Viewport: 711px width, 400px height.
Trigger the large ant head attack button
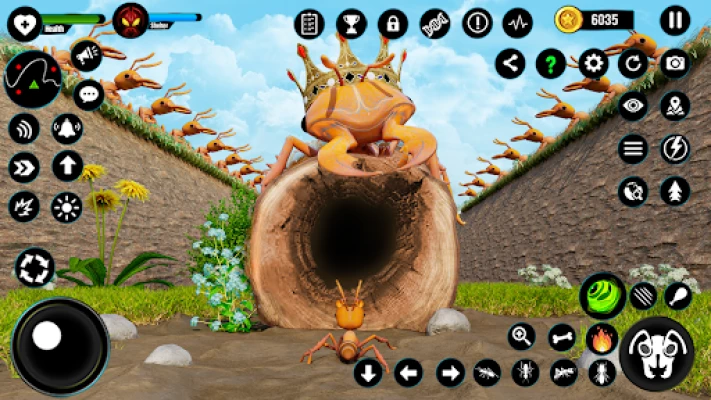[x=657, y=353]
